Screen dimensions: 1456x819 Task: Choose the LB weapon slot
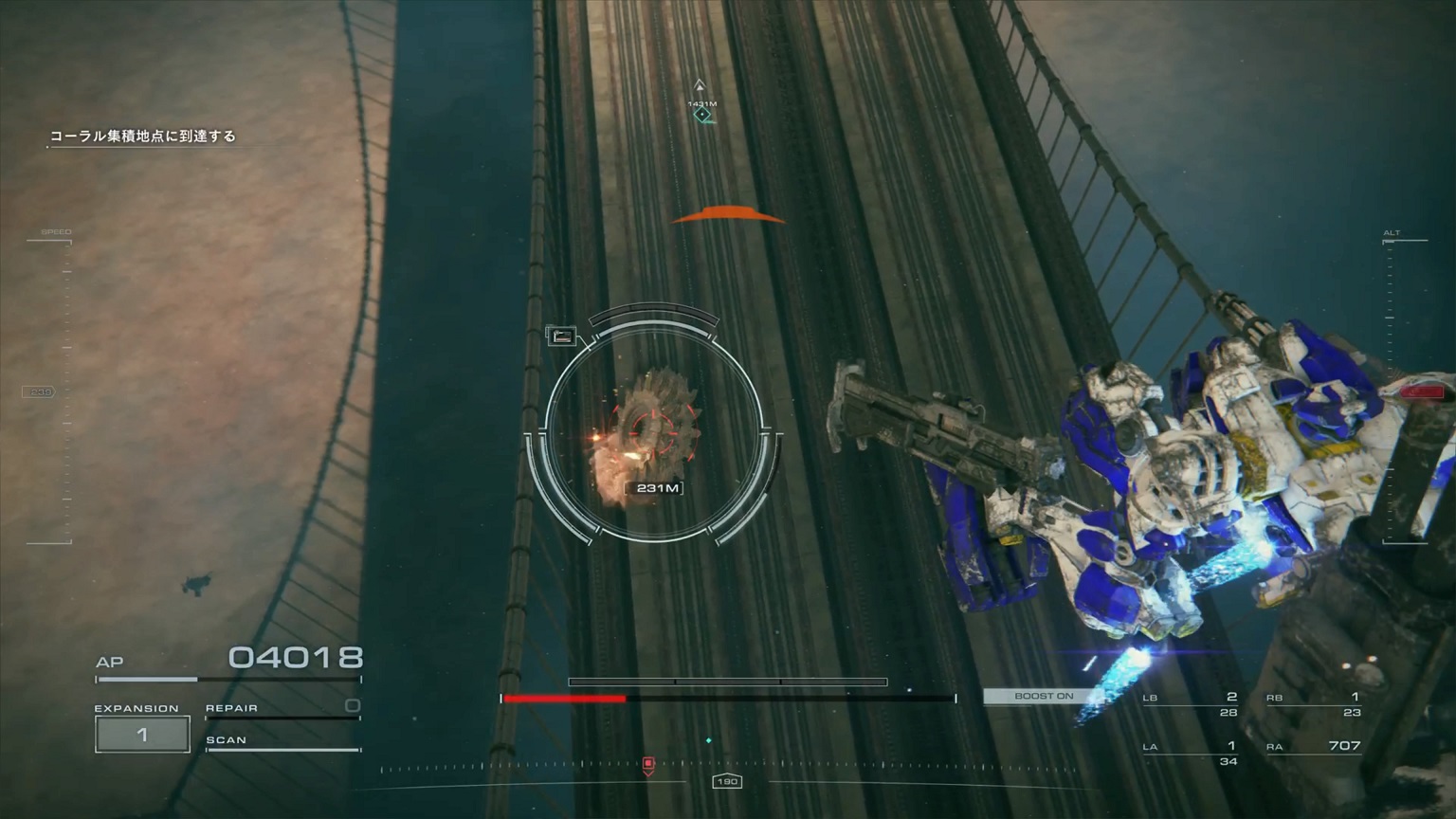(x=1191, y=704)
